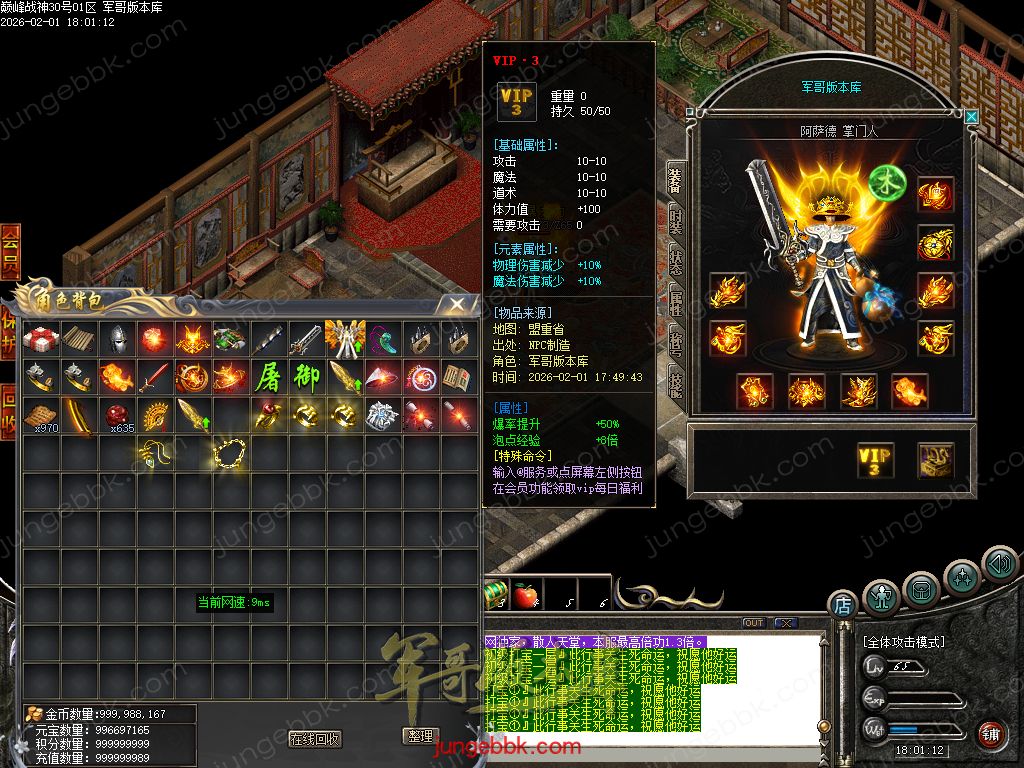This screenshot has height=768, width=1024.
Task: Pick the winged angel costume item
Action: (344, 339)
